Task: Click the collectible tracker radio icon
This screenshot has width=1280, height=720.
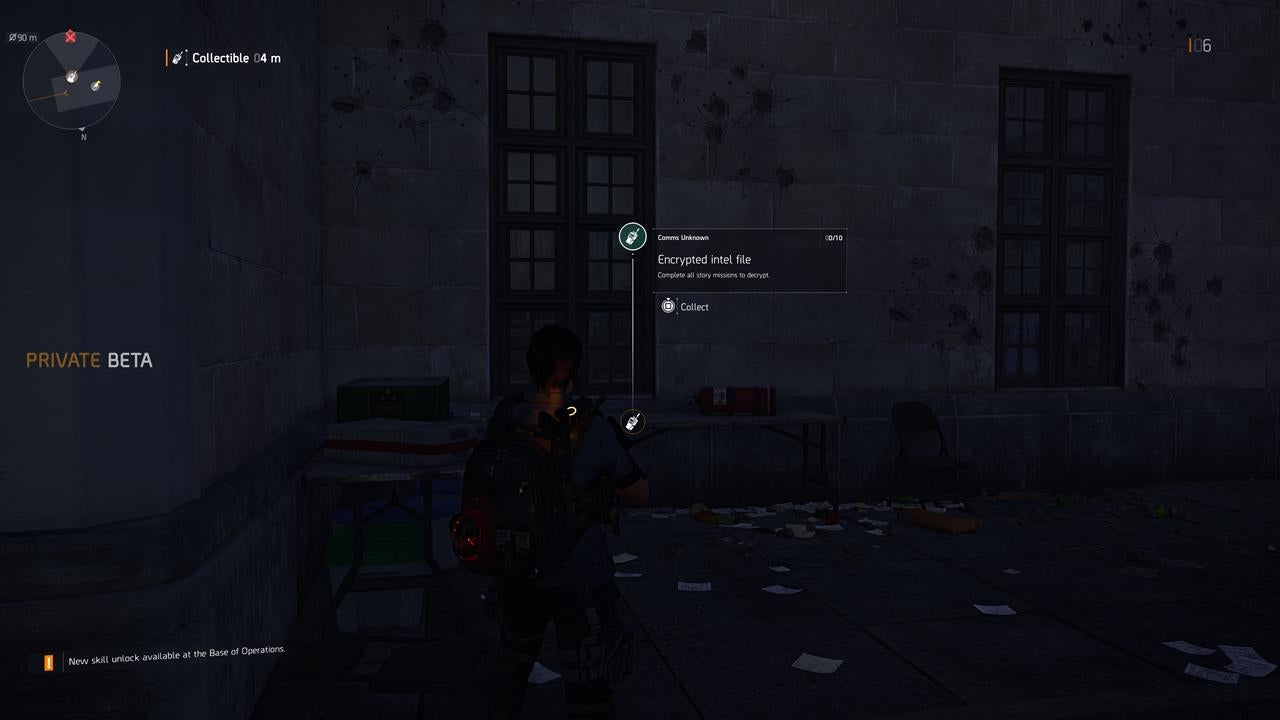Action: point(177,57)
